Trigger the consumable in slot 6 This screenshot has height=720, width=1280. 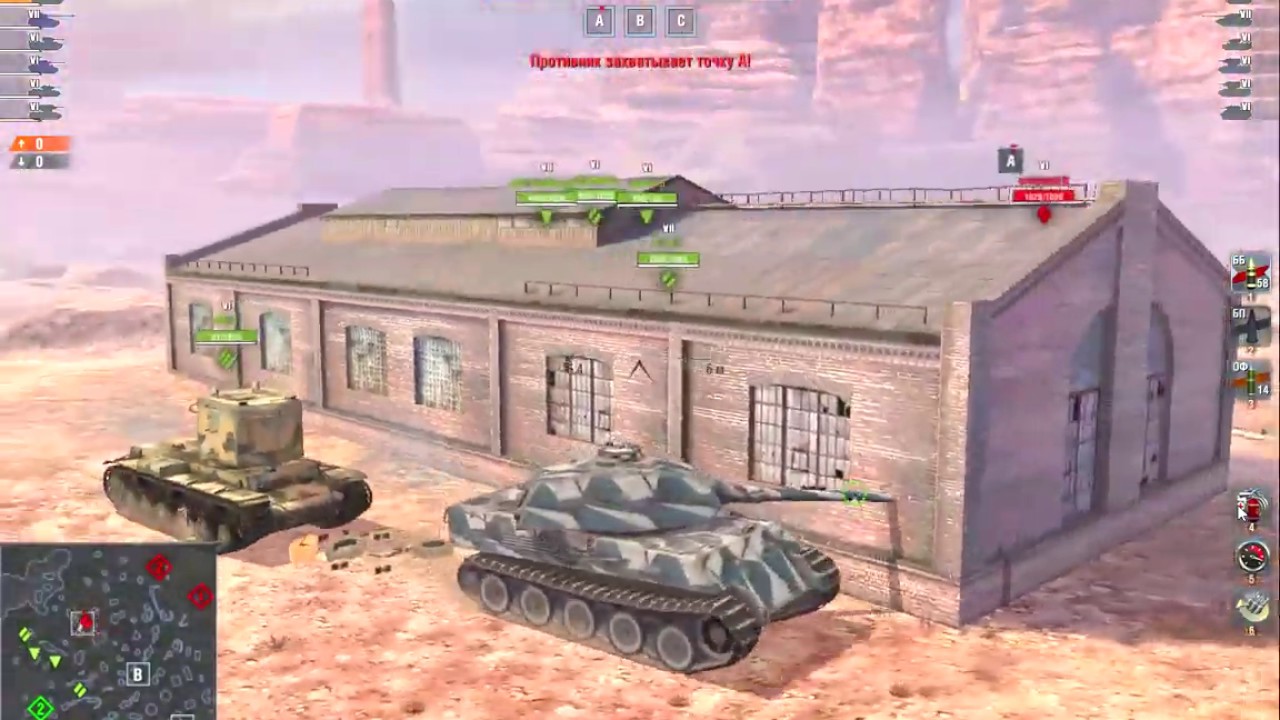1250,608
